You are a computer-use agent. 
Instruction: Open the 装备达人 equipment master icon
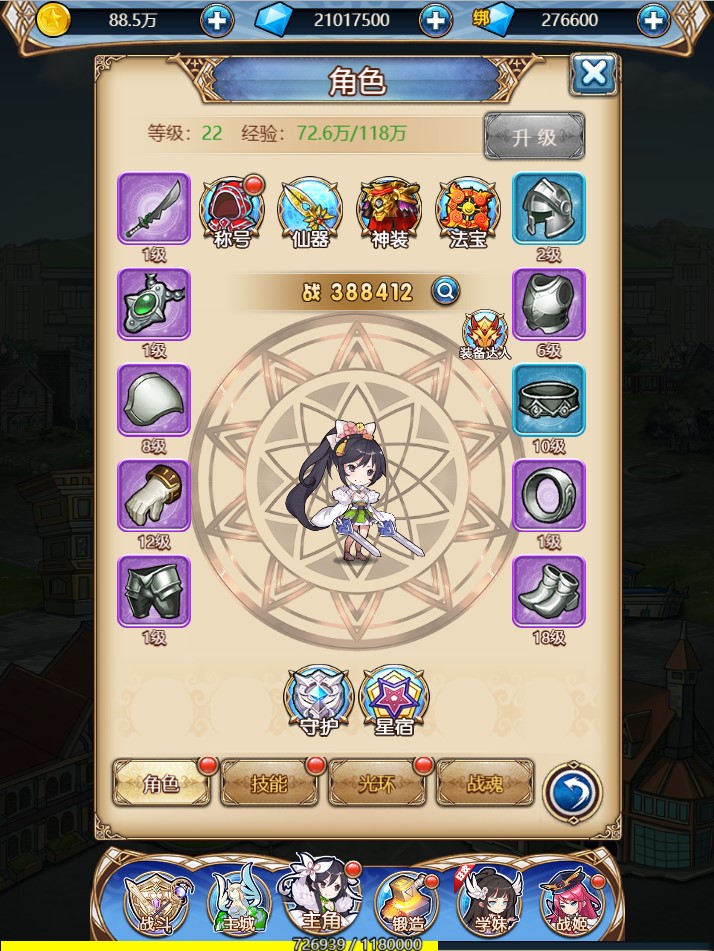(x=485, y=332)
